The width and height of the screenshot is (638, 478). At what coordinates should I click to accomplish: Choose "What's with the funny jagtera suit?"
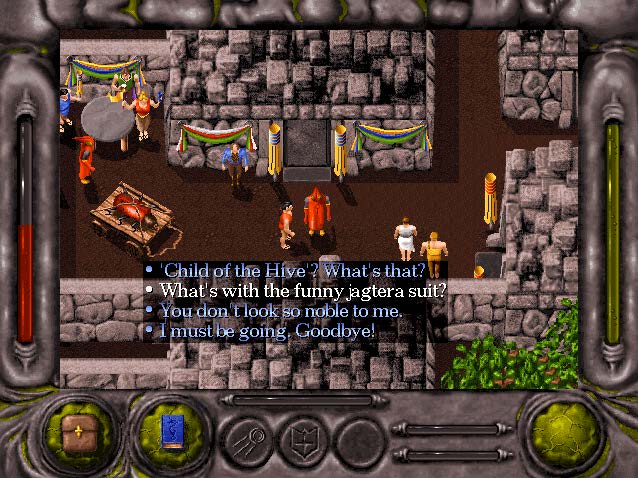(x=303, y=291)
